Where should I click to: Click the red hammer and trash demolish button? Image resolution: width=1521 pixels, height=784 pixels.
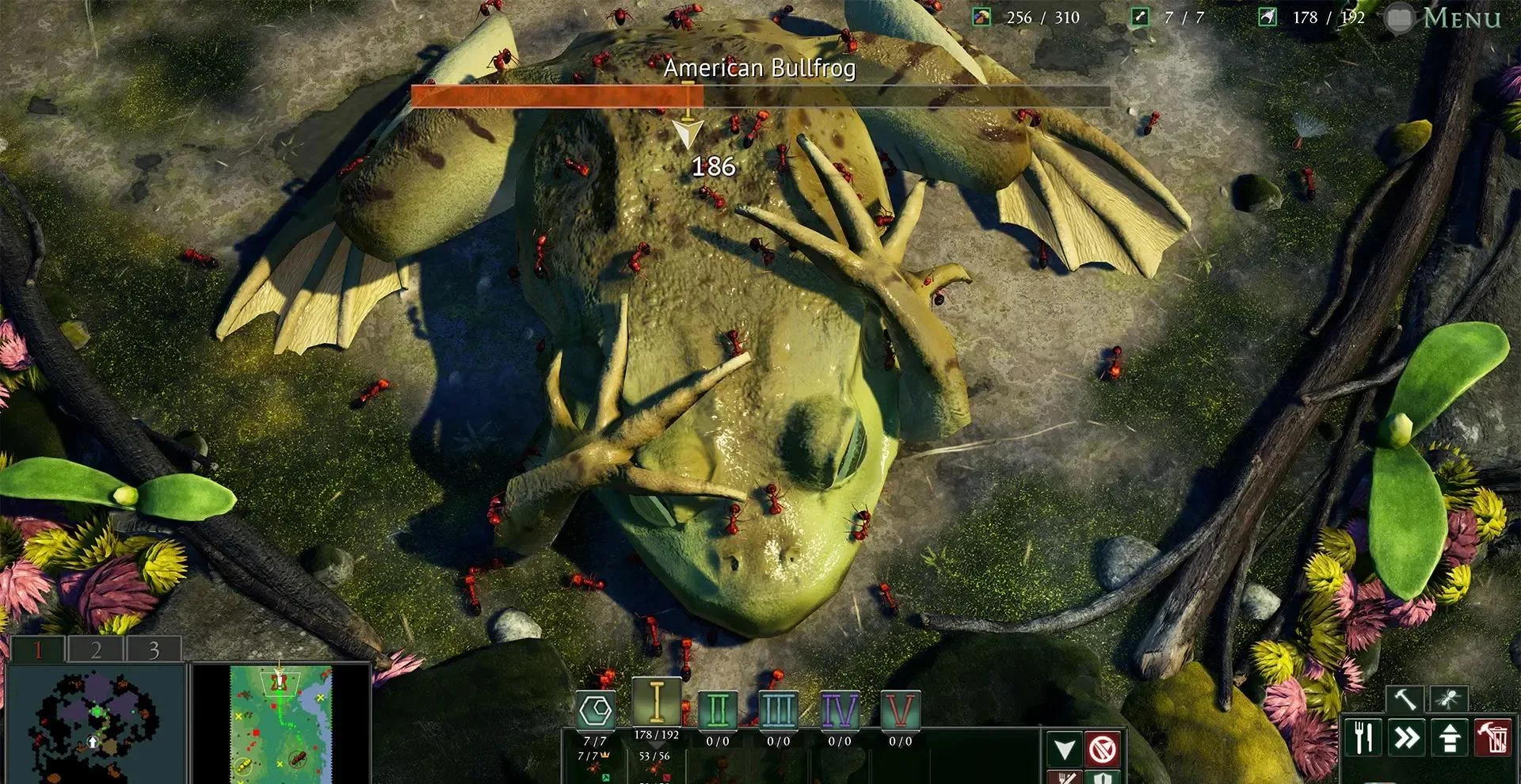click(x=1492, y=737)
